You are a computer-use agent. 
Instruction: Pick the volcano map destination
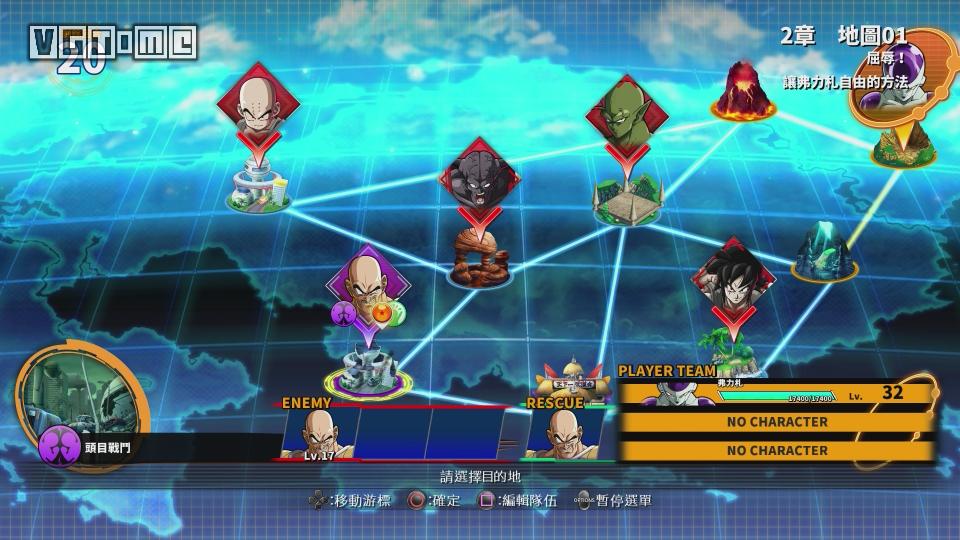[743, 93]
